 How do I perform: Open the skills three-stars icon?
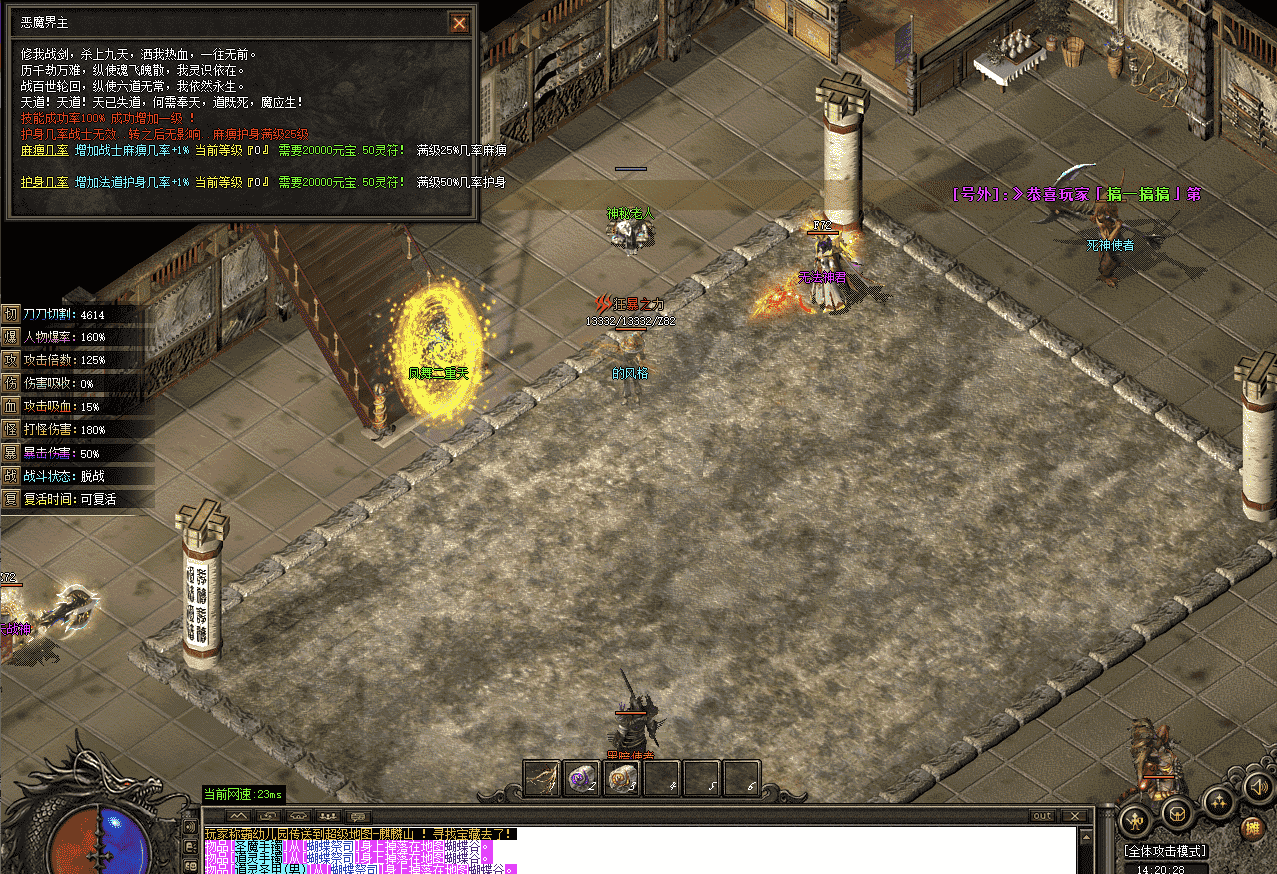tap(1219, 800)
